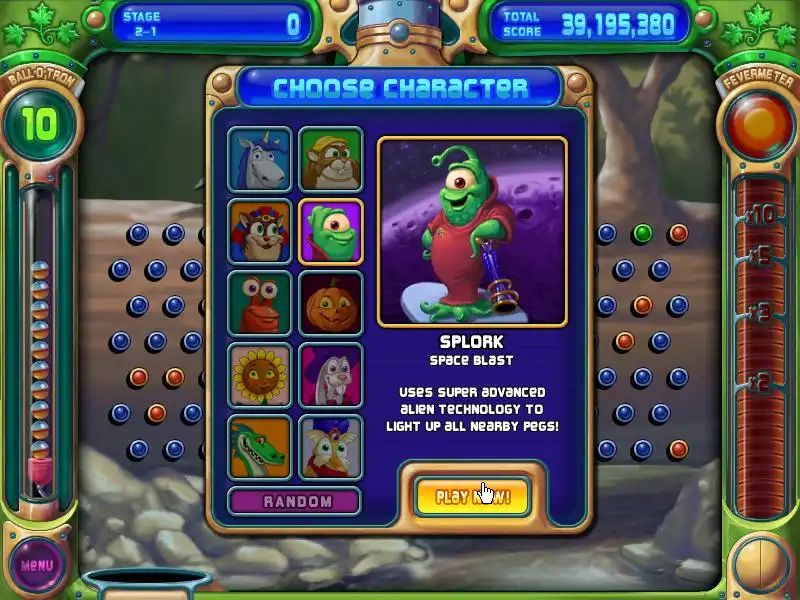Choose the owl character portrait
Screen dimensions: 800x600
click(331, 447)
